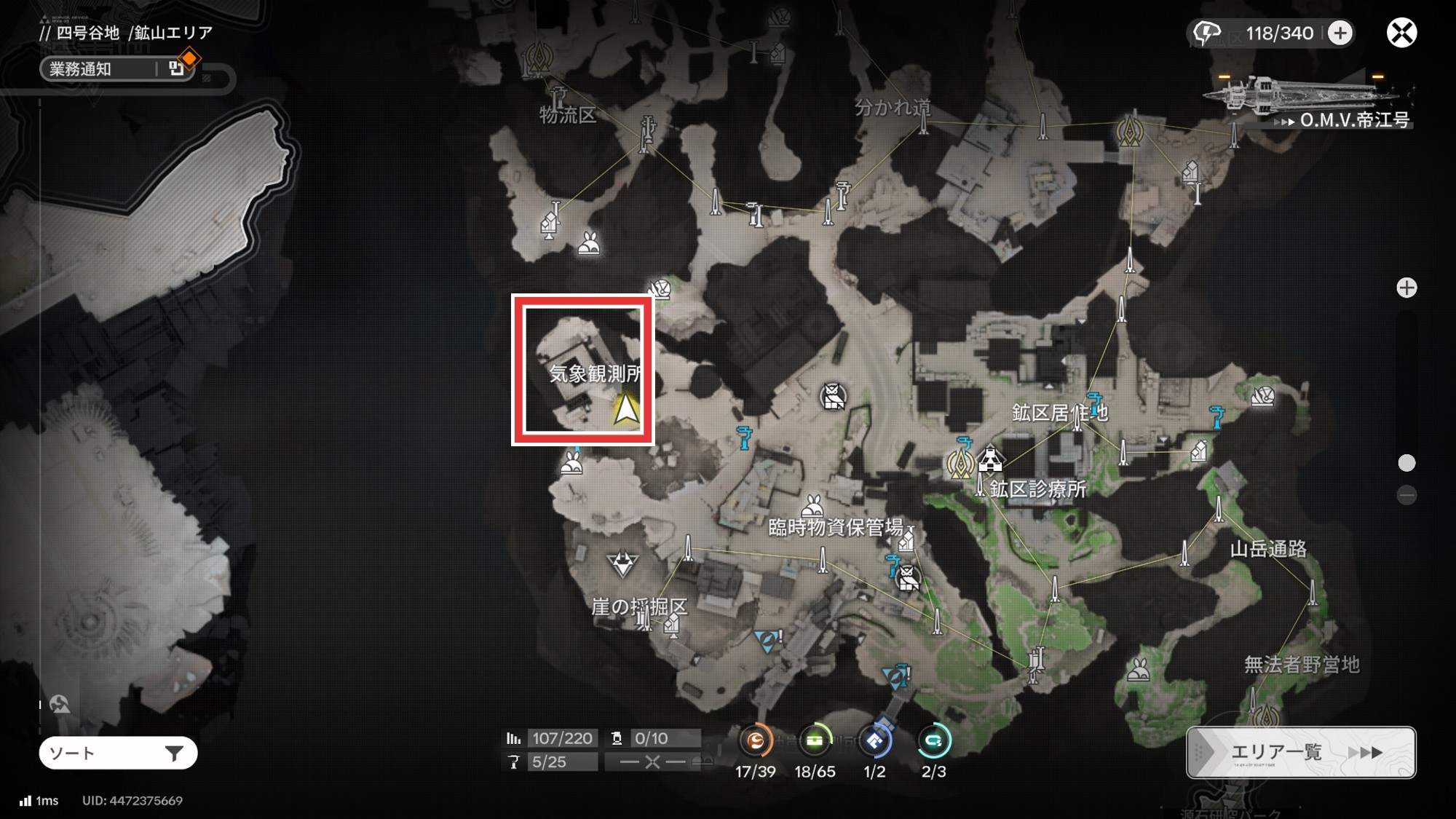The width and height of the screenshot is (1456, 819).
Task: Select the orange collectible tracker showing 17/39
Action: 756,741
